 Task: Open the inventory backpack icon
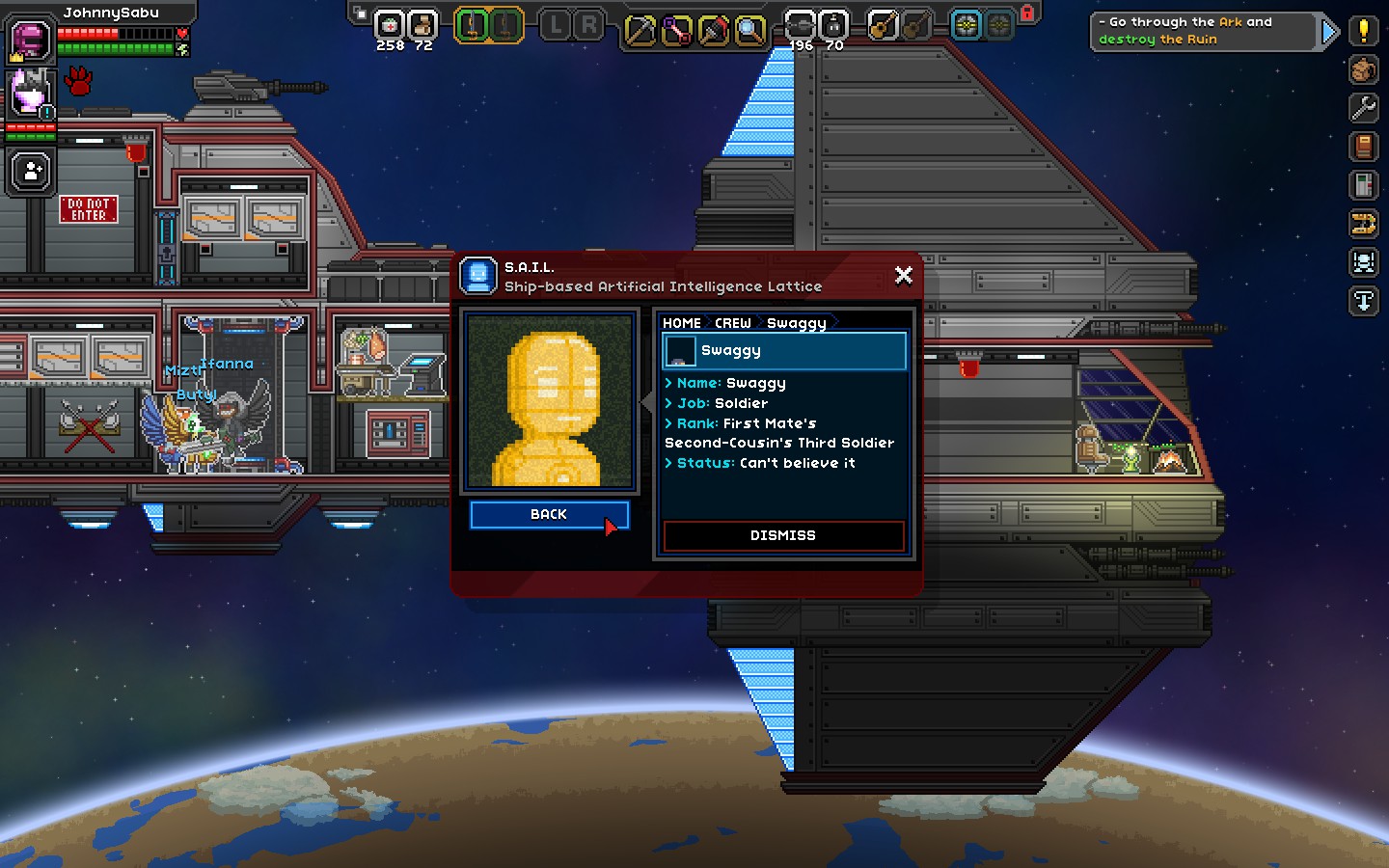point(1363,69)
